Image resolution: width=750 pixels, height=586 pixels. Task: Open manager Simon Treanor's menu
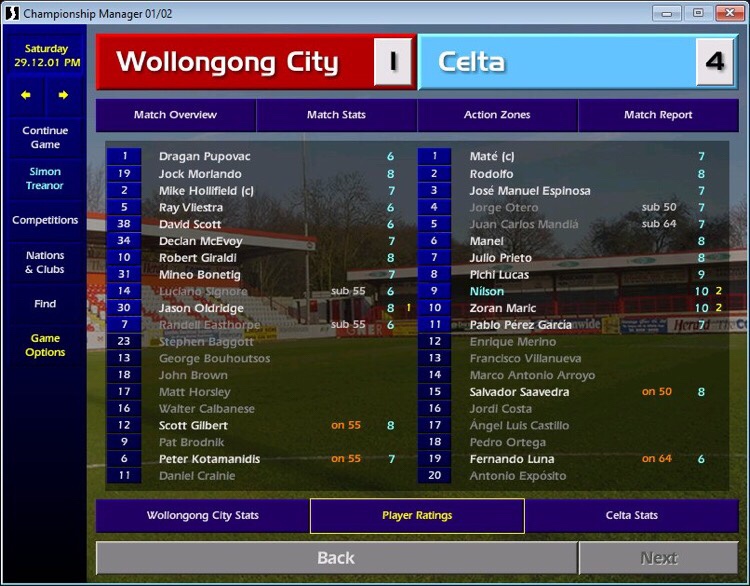coord(45,179)
